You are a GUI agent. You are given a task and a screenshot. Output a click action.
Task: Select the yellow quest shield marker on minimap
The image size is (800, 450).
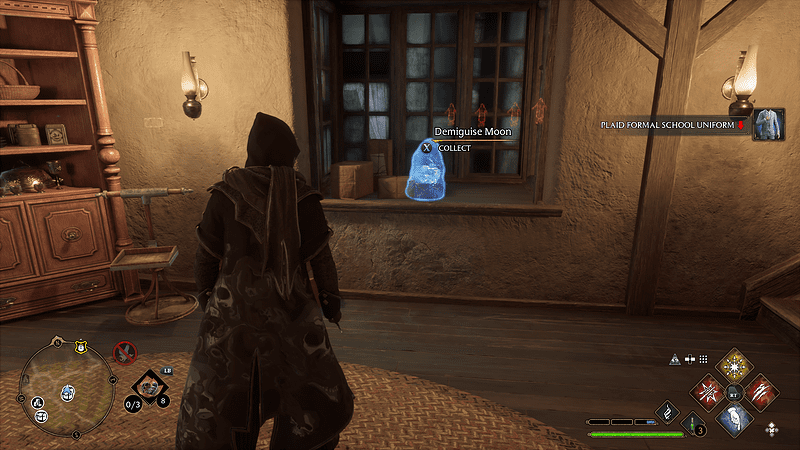click(79, 345)
